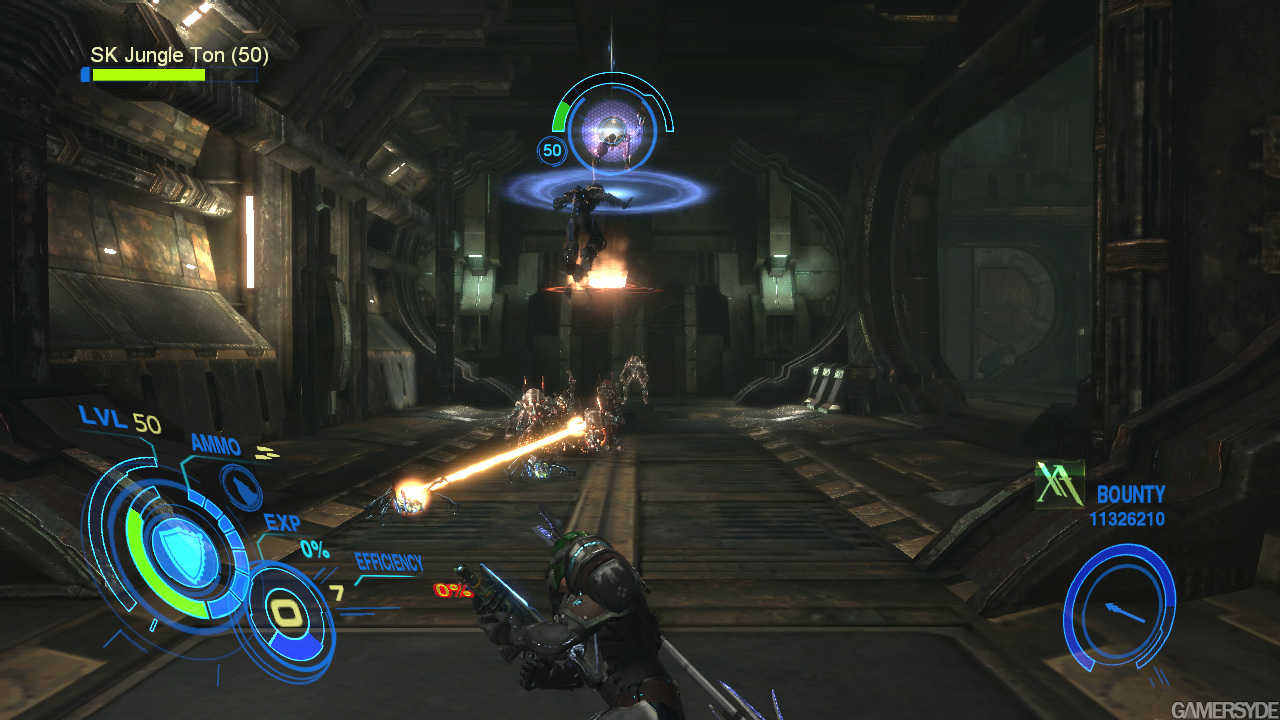1280x720 pixels.
Task: Select the ammo weapon icon
Action: [240, 487]
